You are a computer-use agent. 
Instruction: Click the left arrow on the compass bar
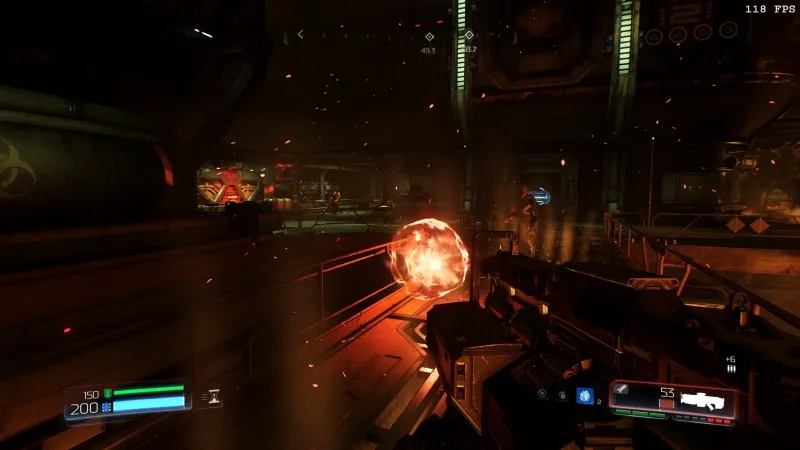(300, 34)
